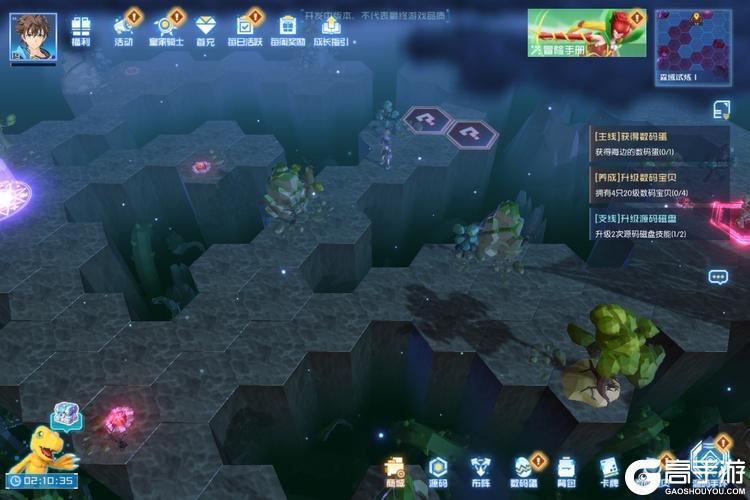The image size is (750, 500).
Task: Open the 布阵 formation menu
Action: 481,470
